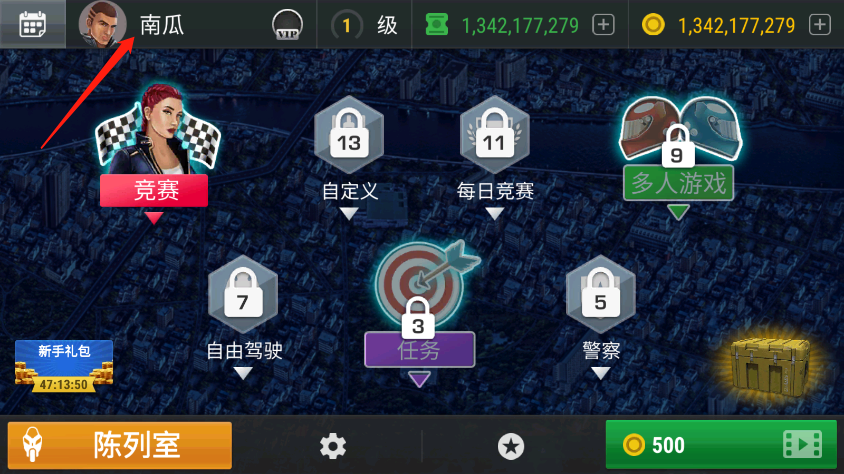
Task: Tap the VIP badge
Action: 288,27
